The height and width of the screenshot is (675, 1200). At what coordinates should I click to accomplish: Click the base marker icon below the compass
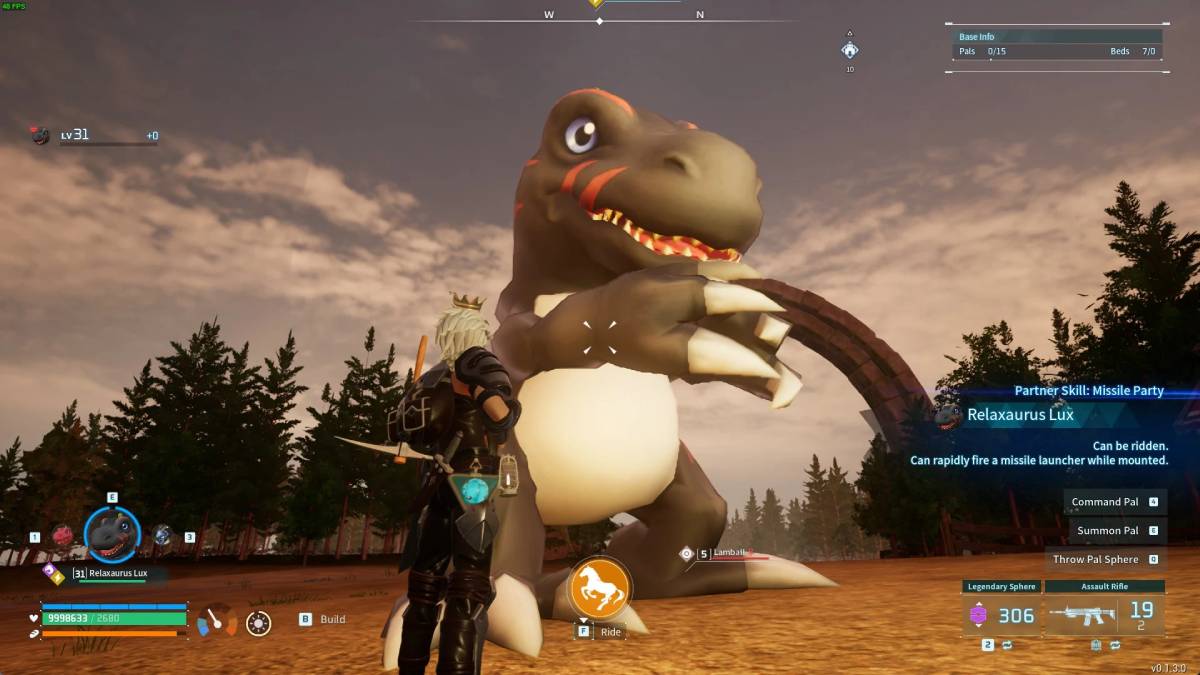[849, 50]
